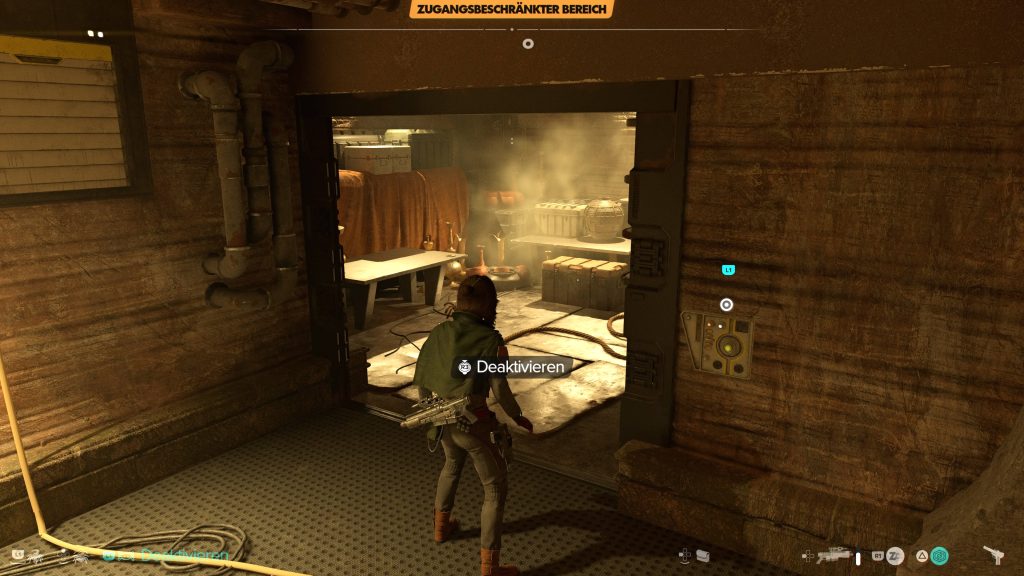The image size is (1024, 576).
Task: Choose Nix's teal Deaktivieren command
Action: tap(184, 555)
